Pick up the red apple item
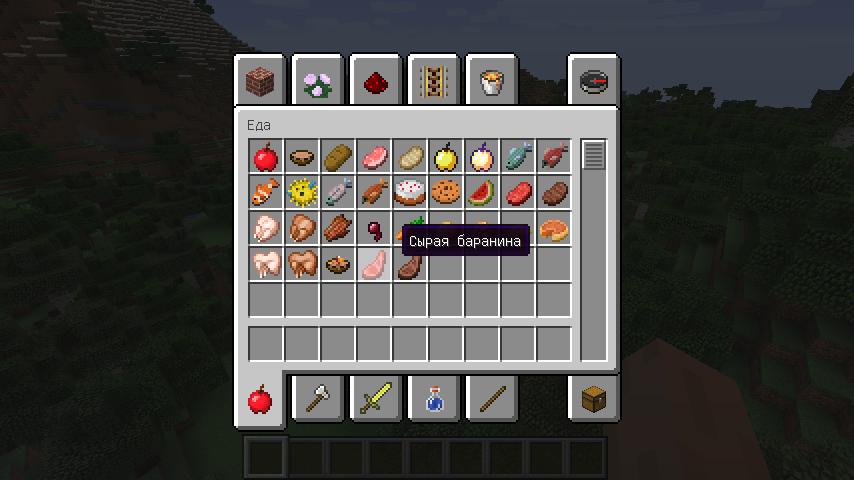Viewport: 854px width, 480px height. [266, 157]
